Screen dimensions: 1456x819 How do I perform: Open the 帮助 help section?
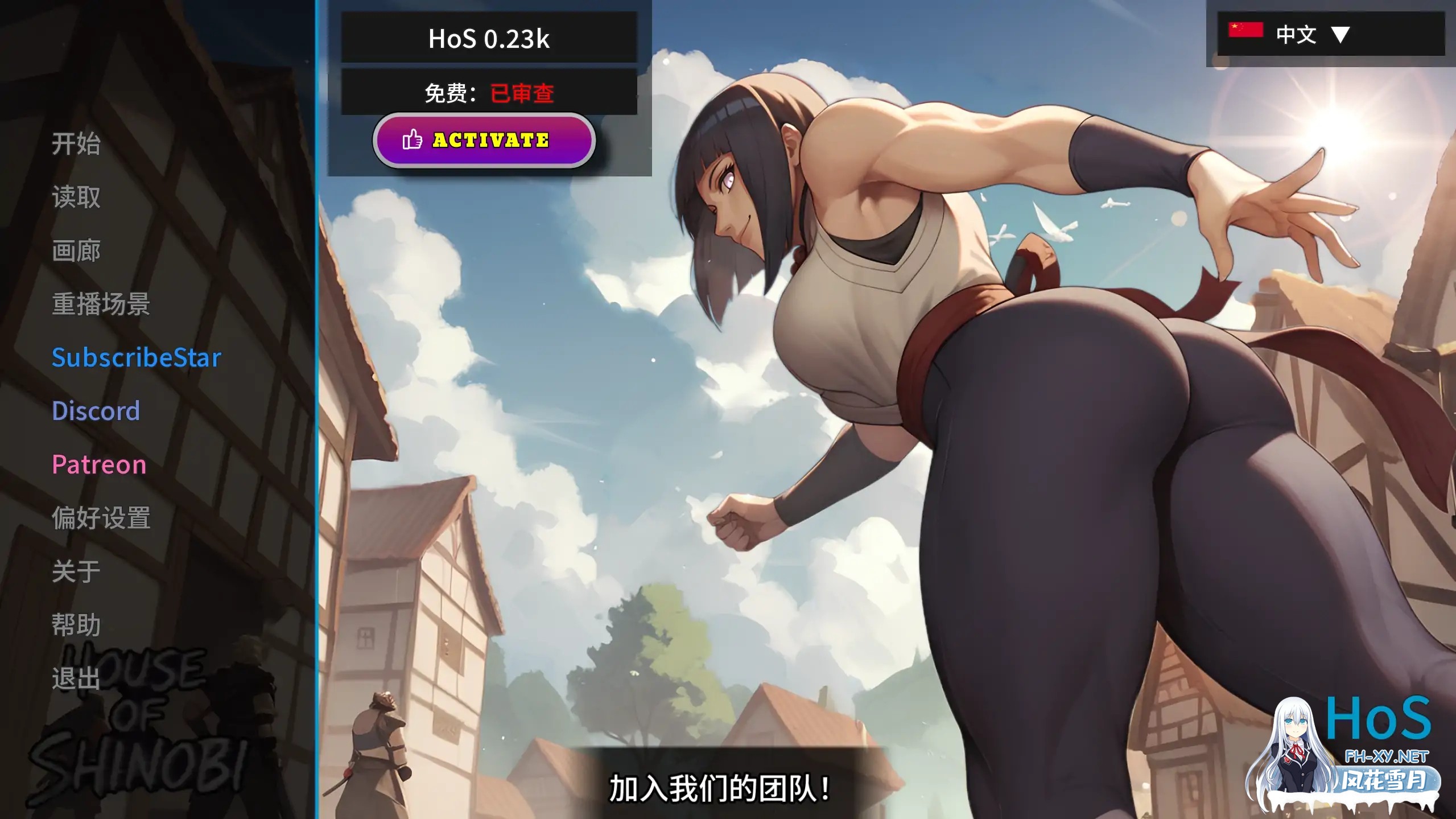(x=76, y=624)
